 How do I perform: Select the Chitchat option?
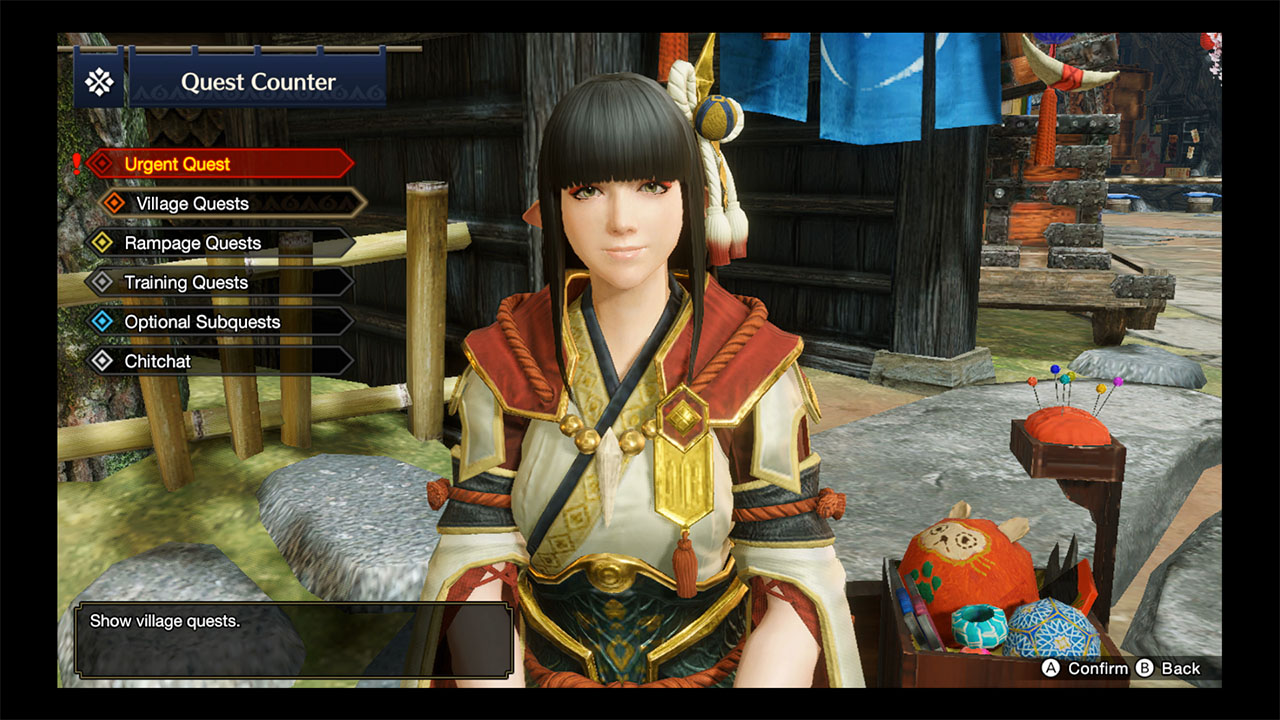click(158, 361)
